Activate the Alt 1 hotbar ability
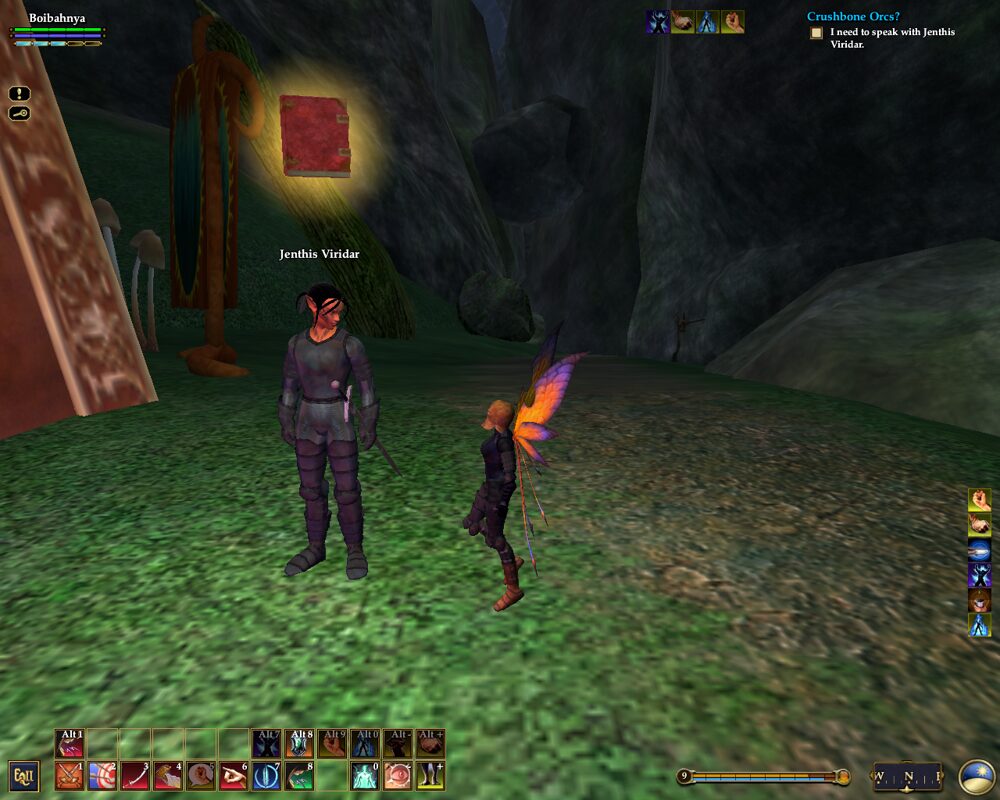Viewport: 1000px width, 800px height. coord(70,743)
